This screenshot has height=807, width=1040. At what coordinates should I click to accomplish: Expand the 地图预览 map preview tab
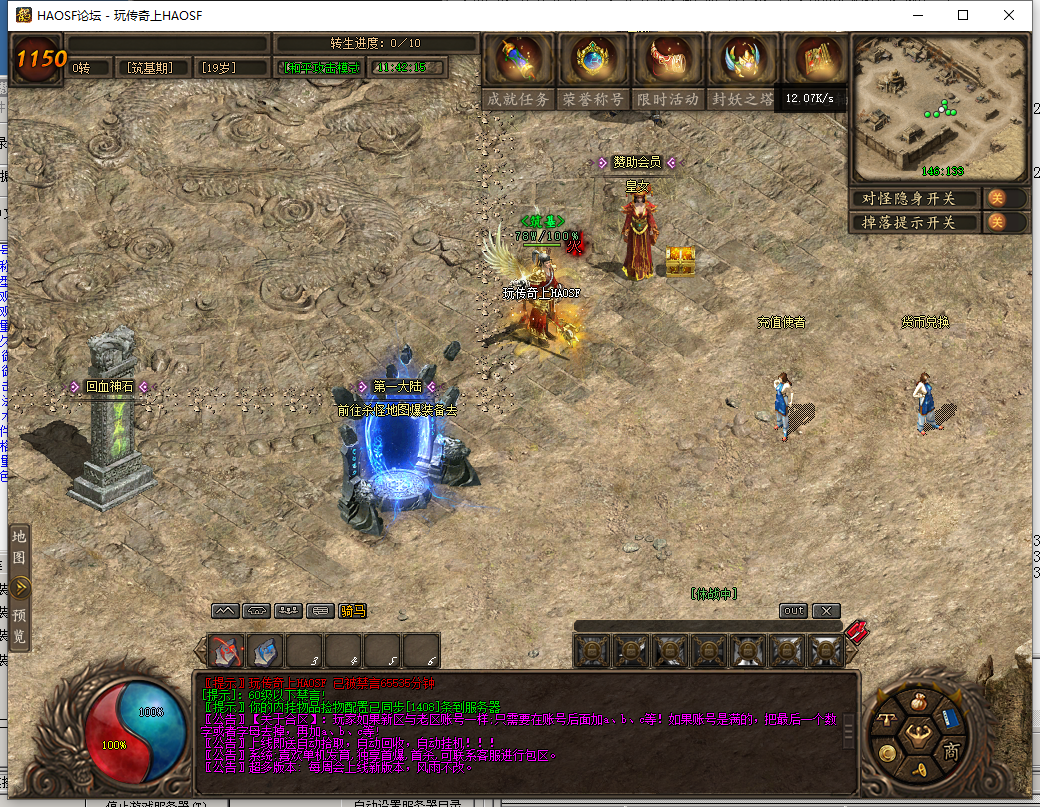coord(19,586)
